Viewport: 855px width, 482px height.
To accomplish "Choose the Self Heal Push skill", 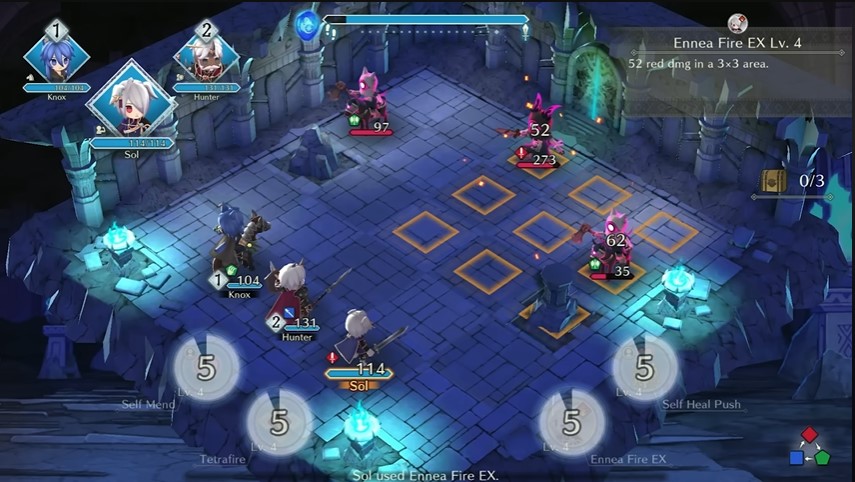I will [645, 367].
